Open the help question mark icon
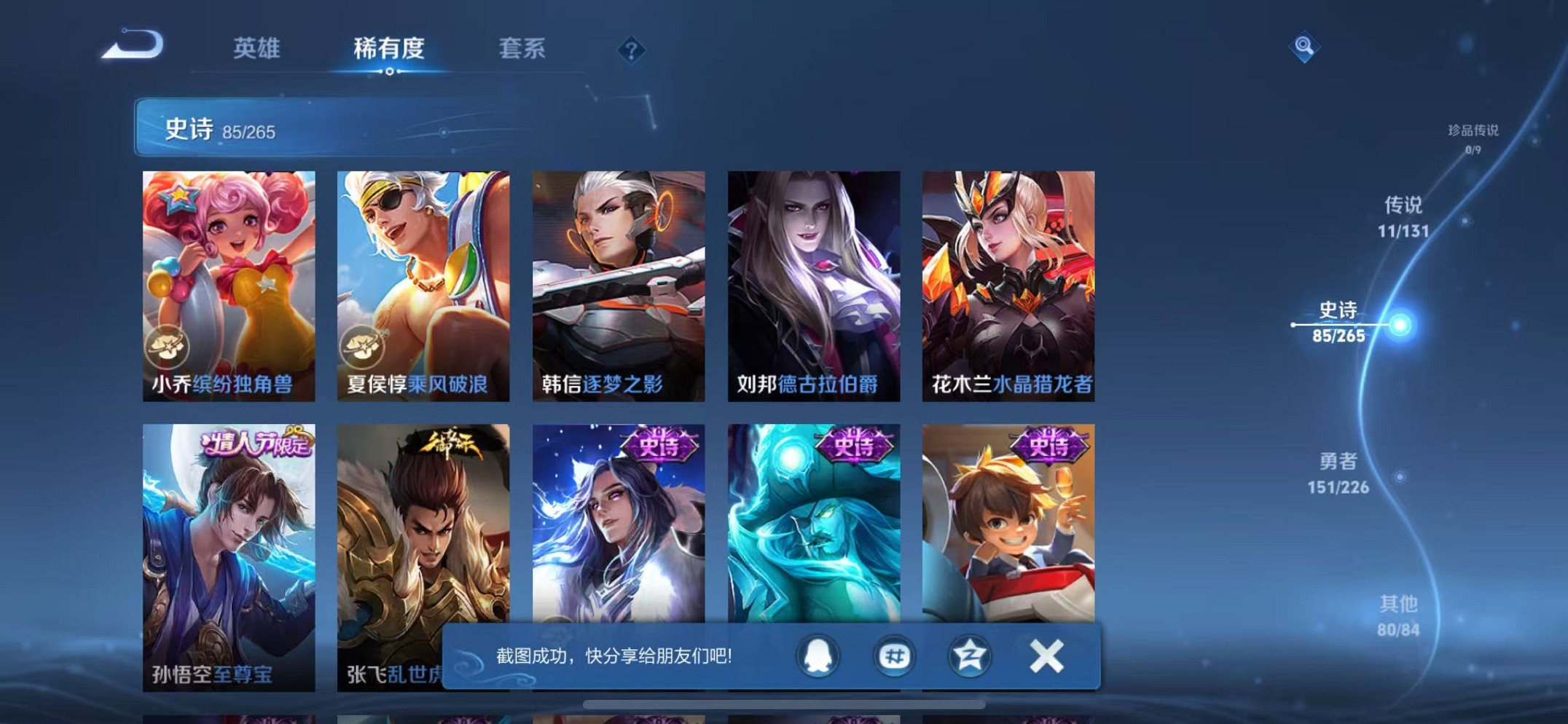Screen dimensions: 1568x724 (x=632, y=50)
